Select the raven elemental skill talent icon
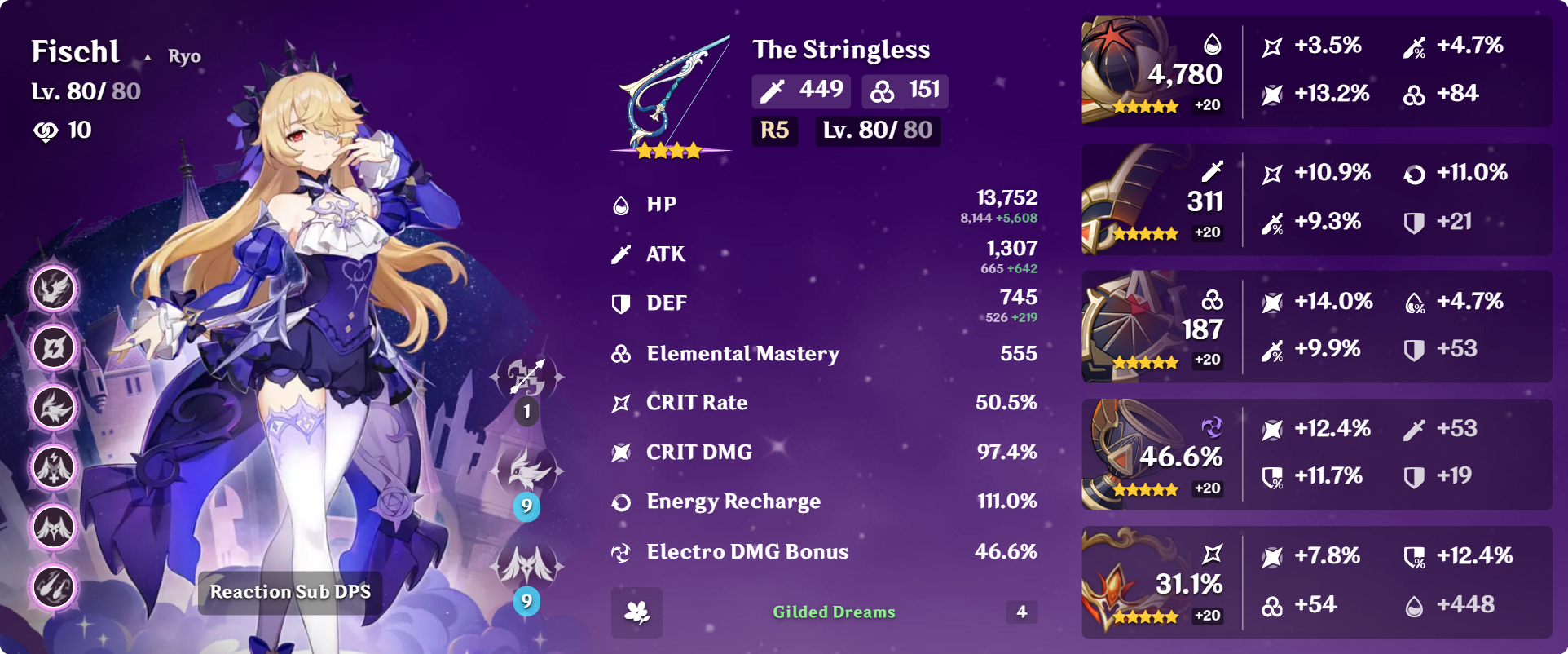The height and width of the screenshot is (654, 1568). 526,471
